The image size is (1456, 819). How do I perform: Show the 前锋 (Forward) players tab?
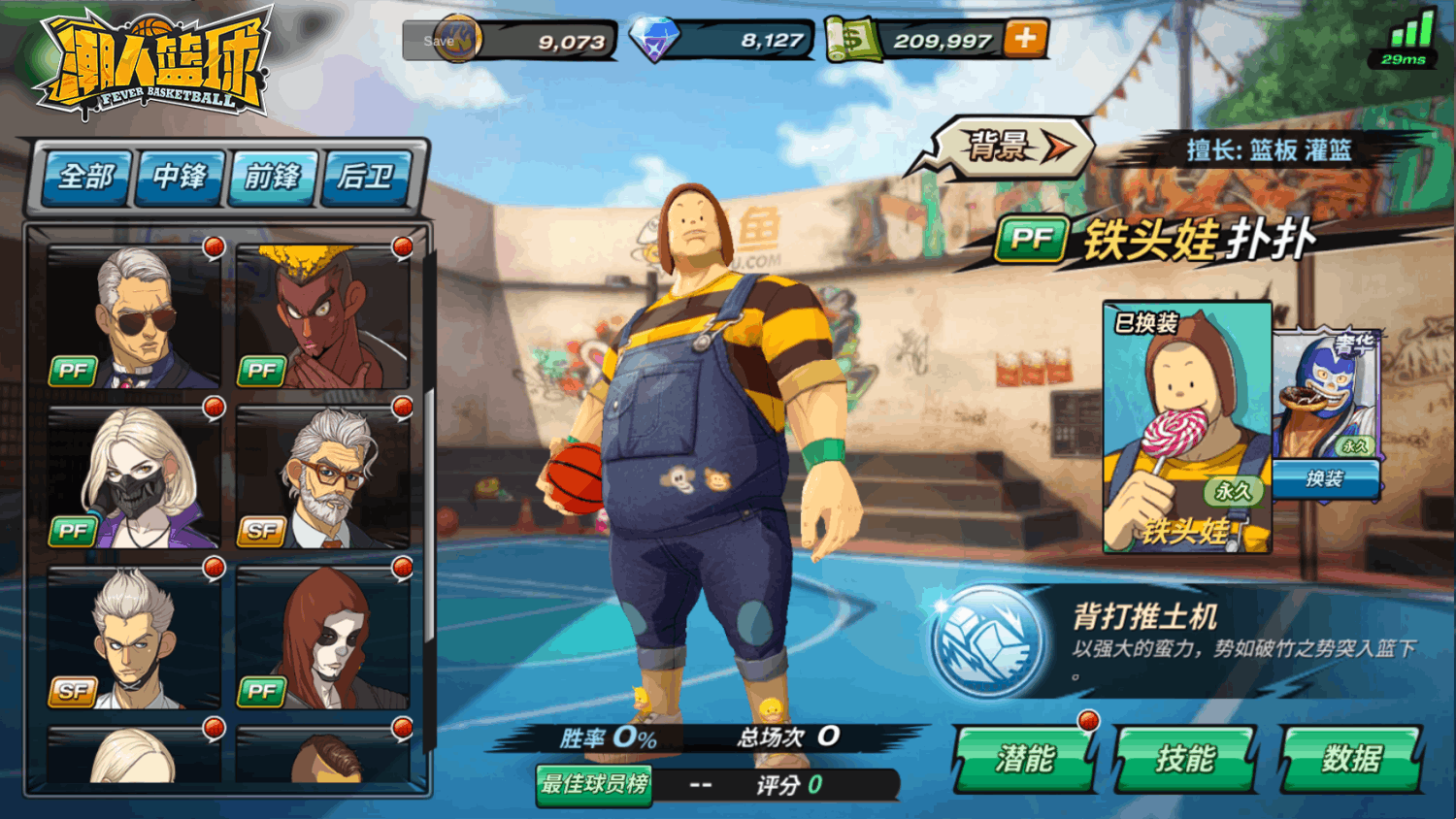pos(273,177)
